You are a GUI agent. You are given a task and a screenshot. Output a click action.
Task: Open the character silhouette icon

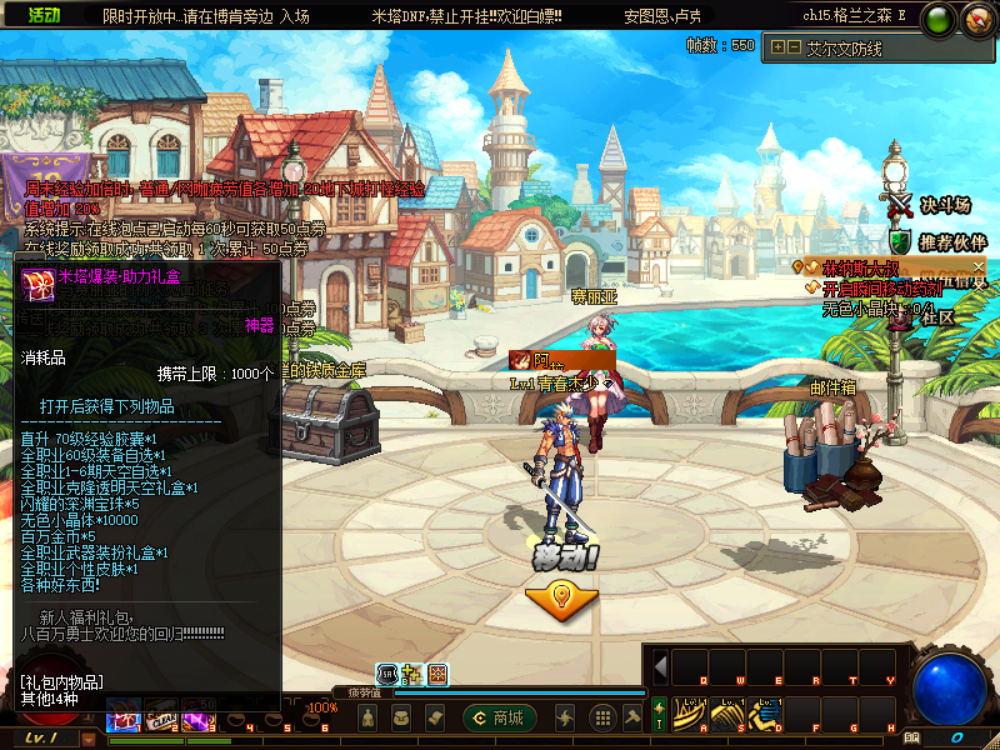click(x=367, y=717)
